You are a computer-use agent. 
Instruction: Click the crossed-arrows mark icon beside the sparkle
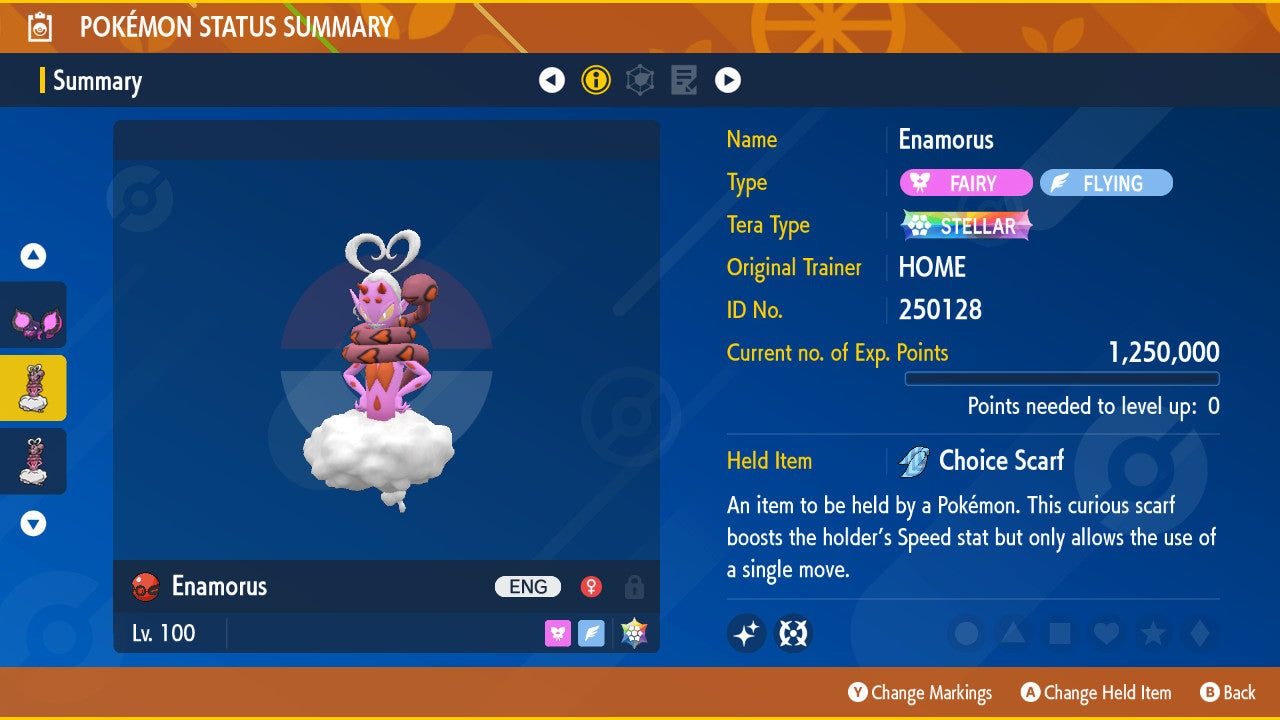(794, 633)
